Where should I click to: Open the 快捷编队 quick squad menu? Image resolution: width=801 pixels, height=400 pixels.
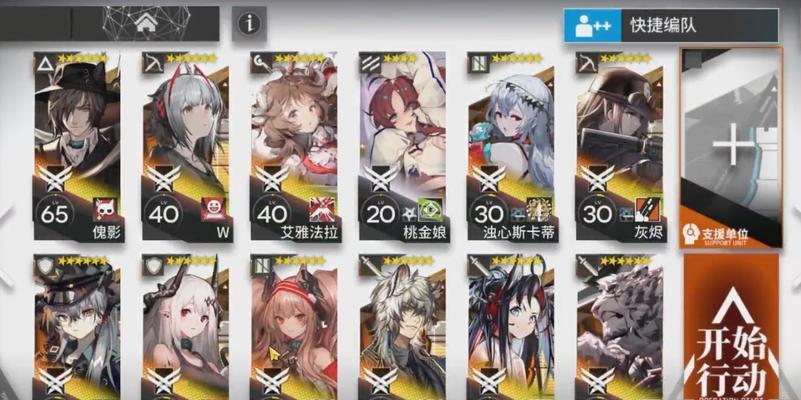point(670,24)
